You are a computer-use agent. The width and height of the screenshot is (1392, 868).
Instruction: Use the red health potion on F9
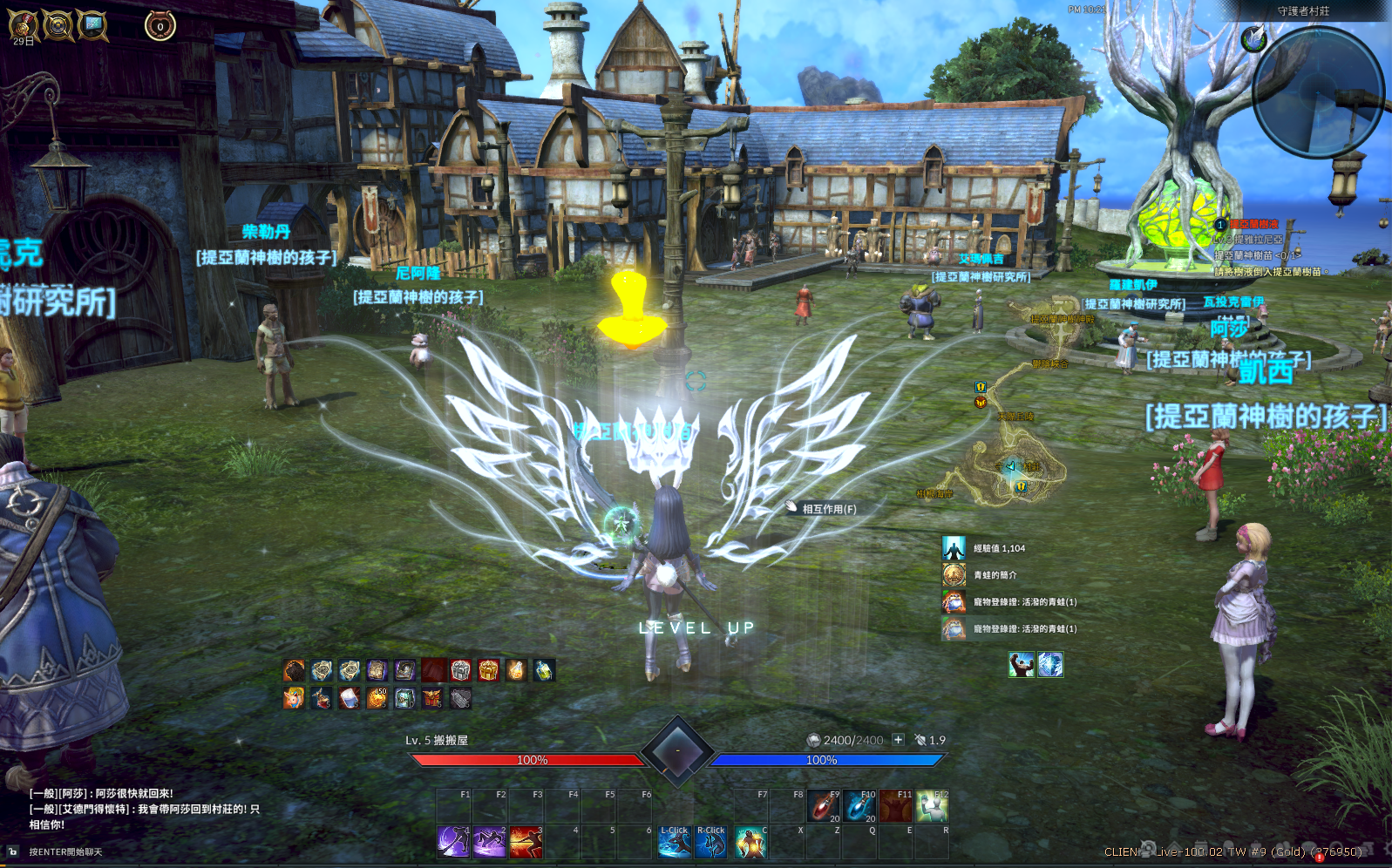(823, 806)
